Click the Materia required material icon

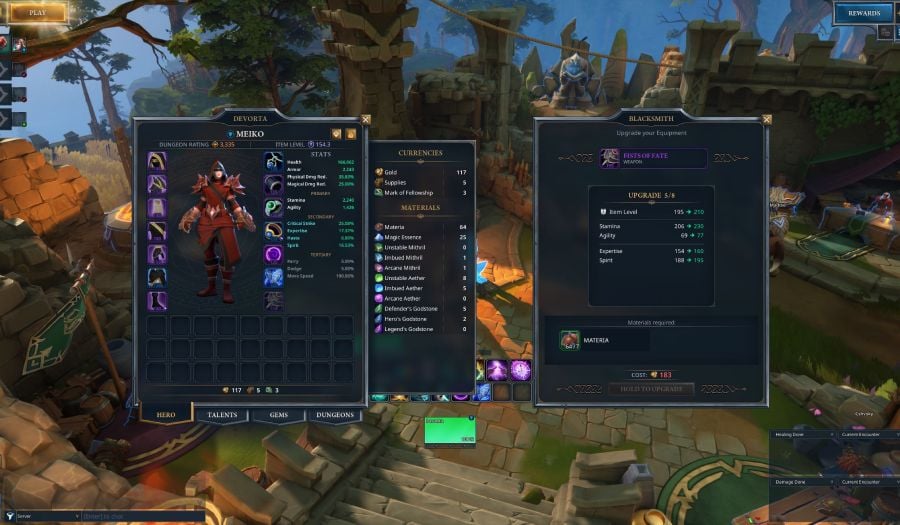click(x=570, y=340)
